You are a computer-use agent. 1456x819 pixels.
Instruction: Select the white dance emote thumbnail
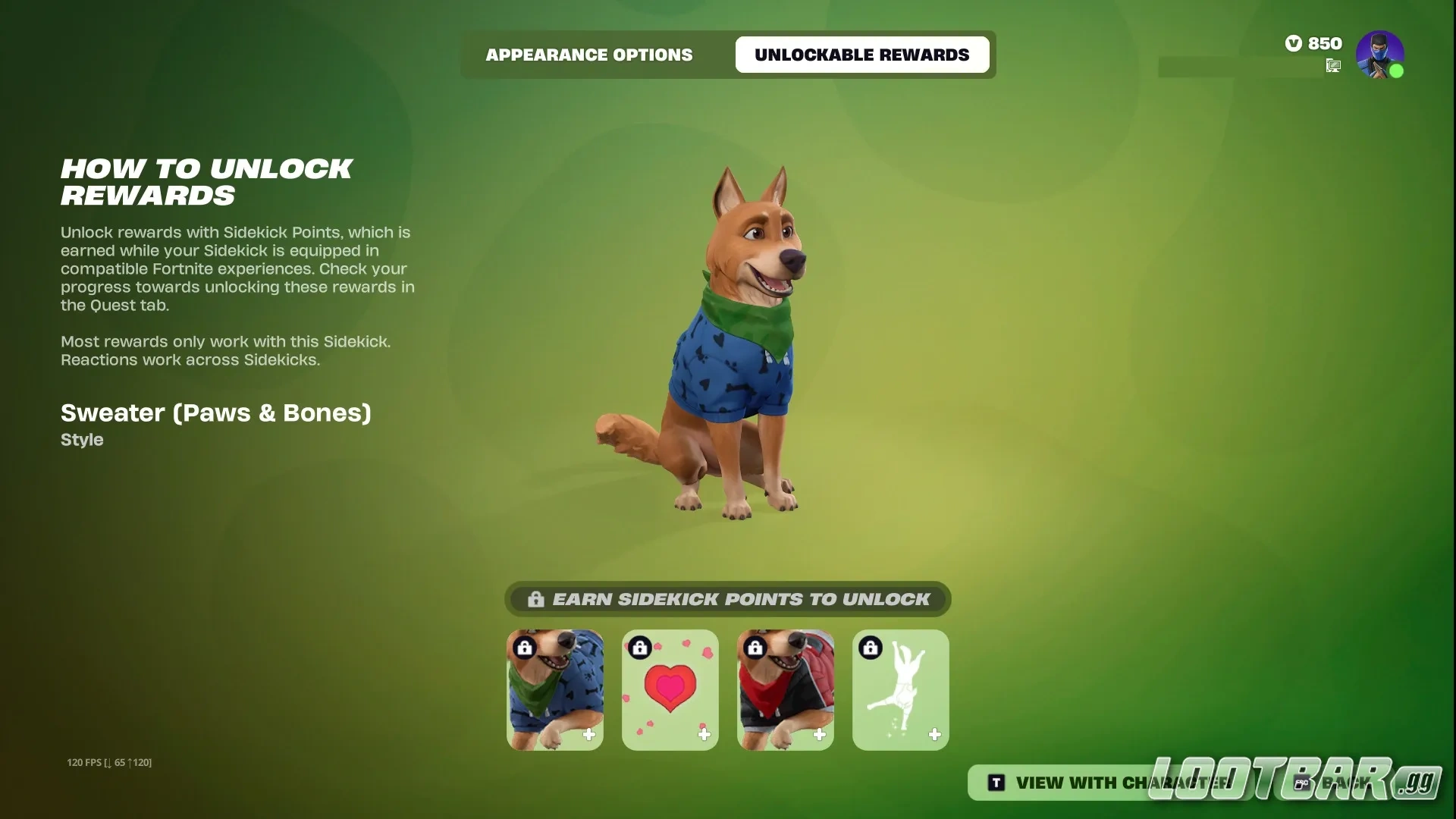point(900,690)
